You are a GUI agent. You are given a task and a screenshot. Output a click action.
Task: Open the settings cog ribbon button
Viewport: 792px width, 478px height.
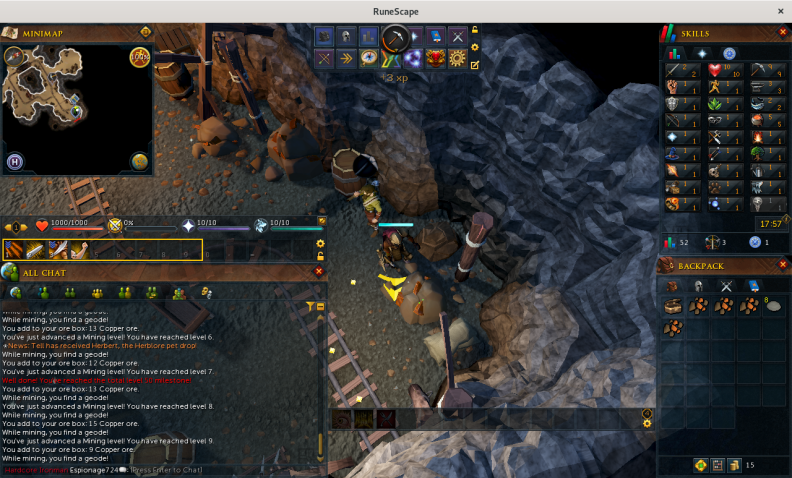(x=457, y=58)
